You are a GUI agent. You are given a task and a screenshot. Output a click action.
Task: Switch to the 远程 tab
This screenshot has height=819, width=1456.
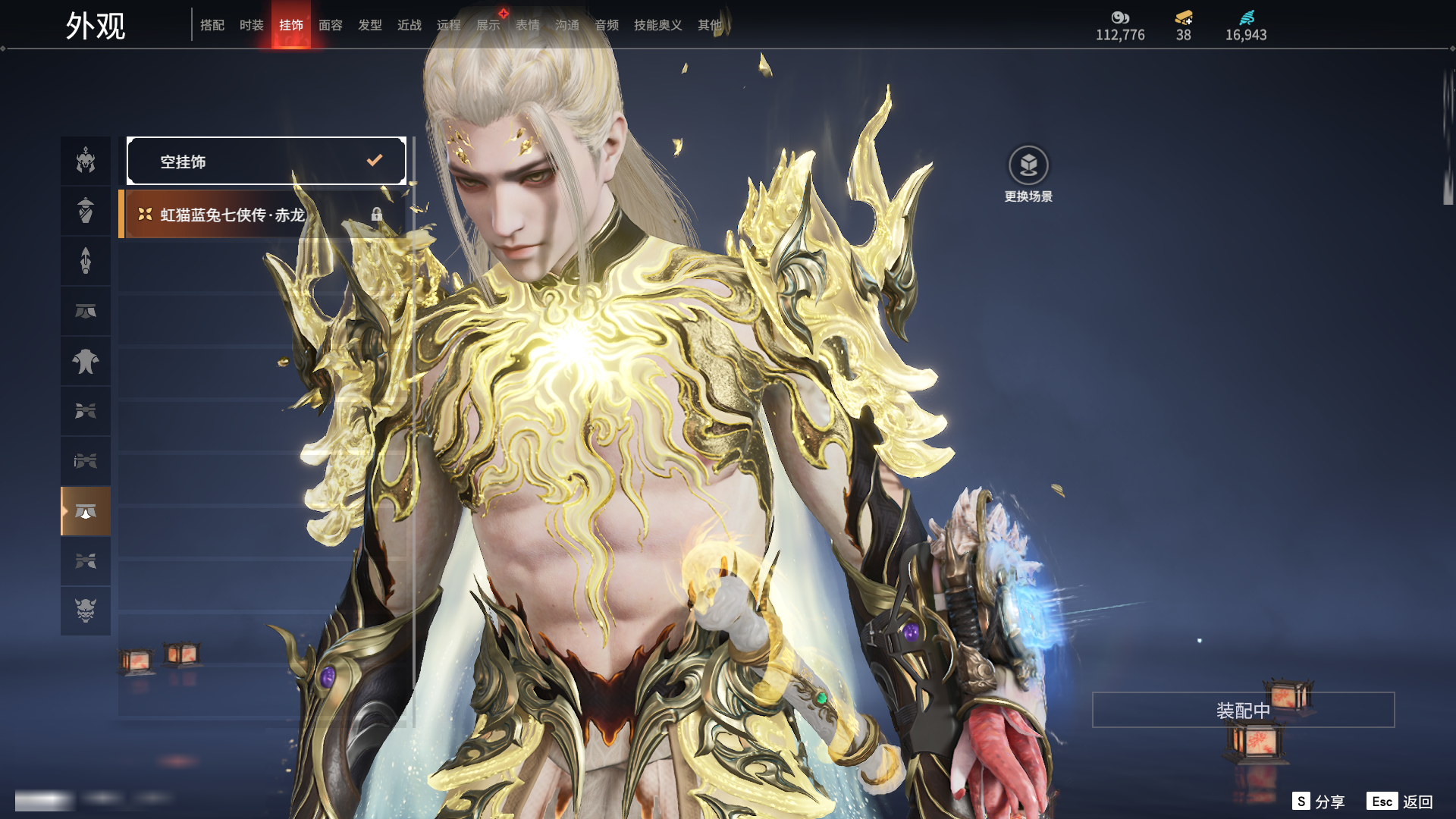[x=449, y=25]
